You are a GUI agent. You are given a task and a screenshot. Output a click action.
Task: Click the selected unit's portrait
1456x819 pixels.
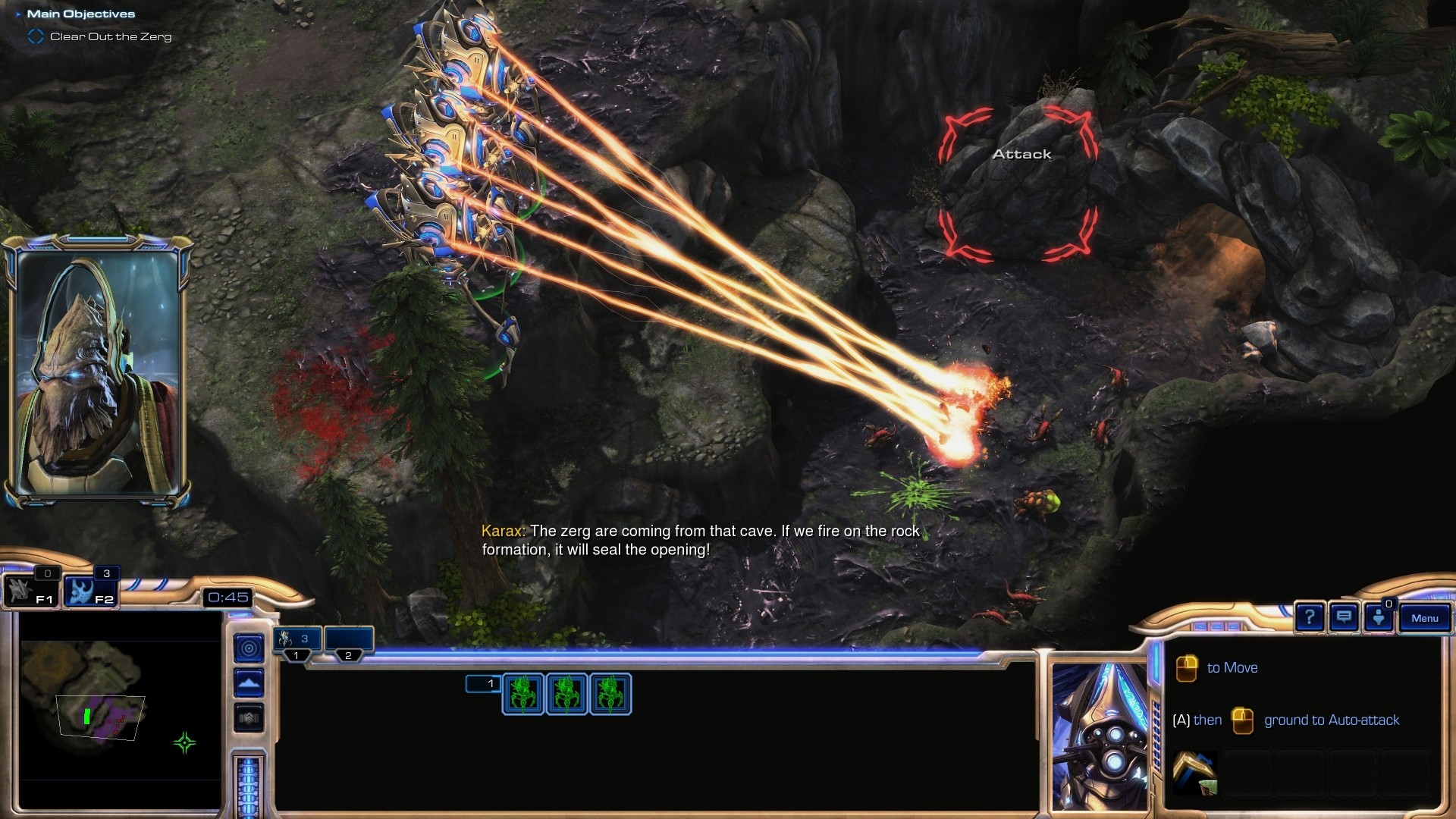1099,736
